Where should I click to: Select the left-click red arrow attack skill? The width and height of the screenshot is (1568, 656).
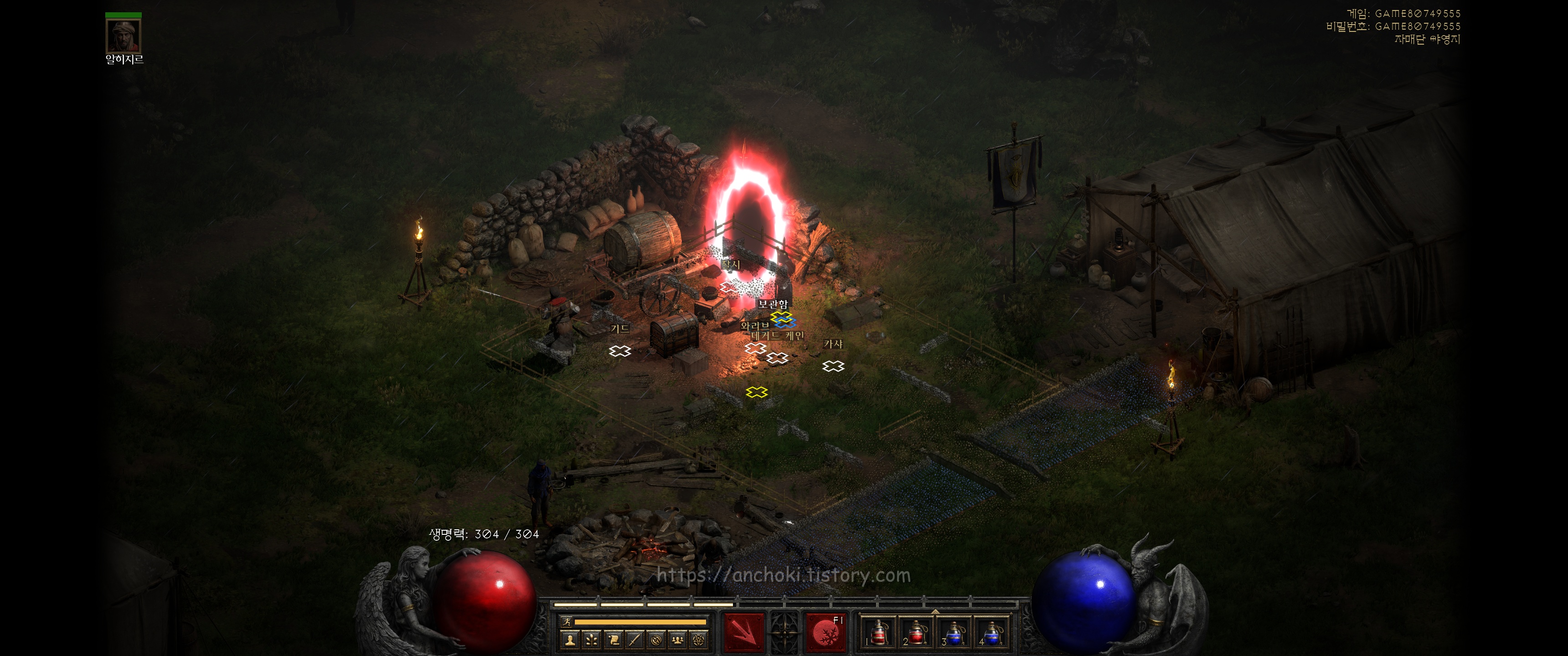click(743, 633)
